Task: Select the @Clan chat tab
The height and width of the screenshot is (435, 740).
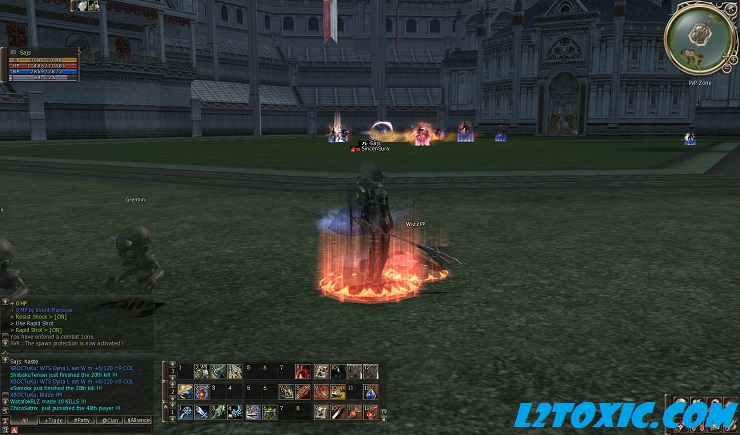Action: click(110, 421)
